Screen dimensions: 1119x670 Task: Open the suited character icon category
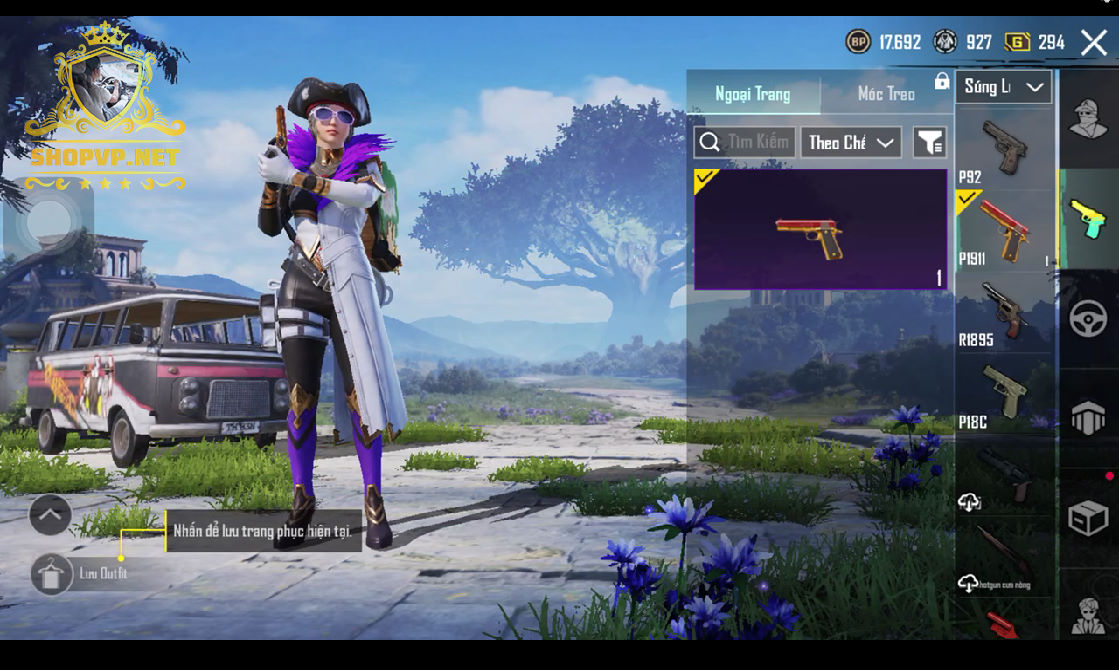1088,612
